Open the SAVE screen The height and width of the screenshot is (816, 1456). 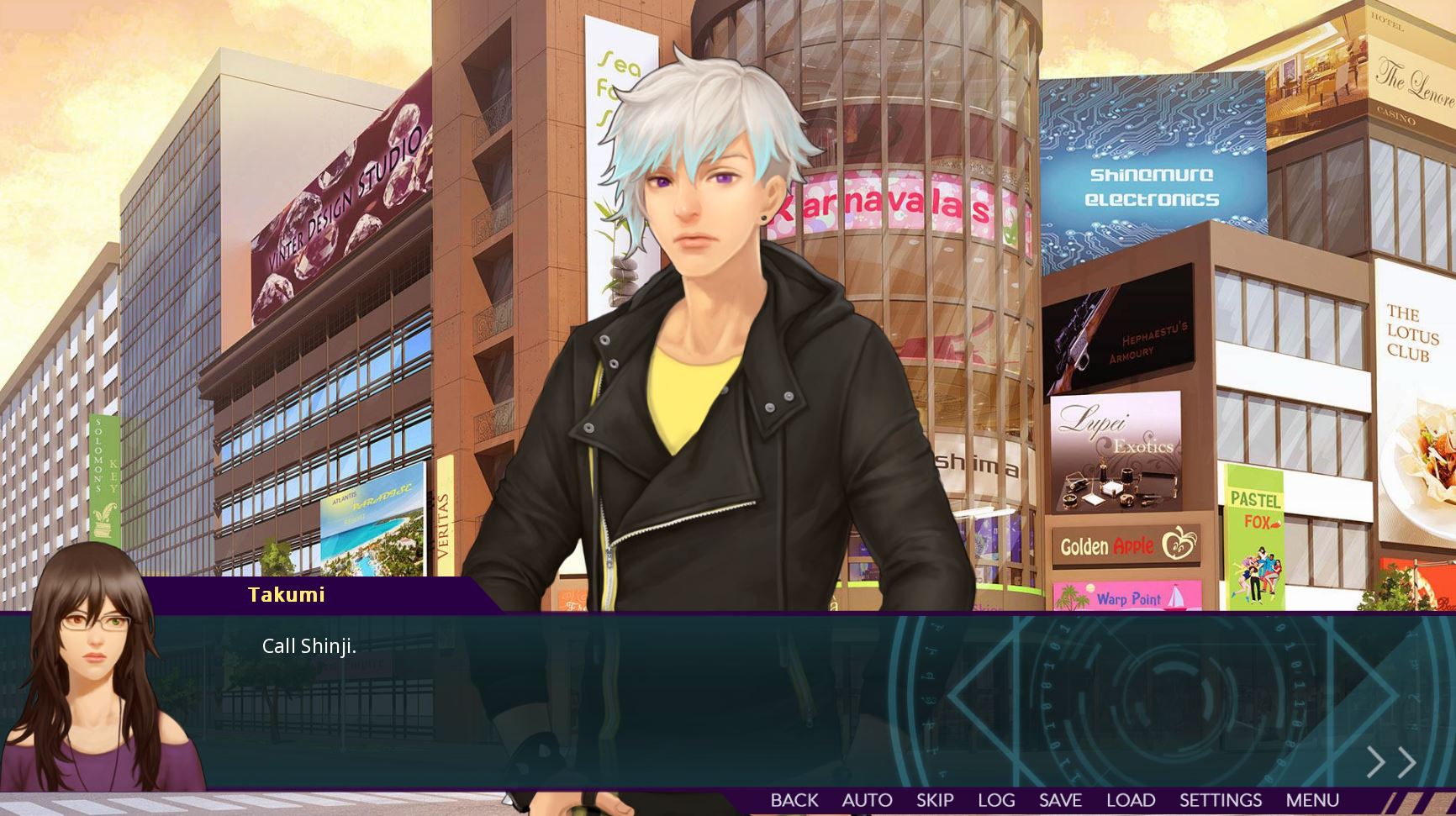pos(1060,799)
